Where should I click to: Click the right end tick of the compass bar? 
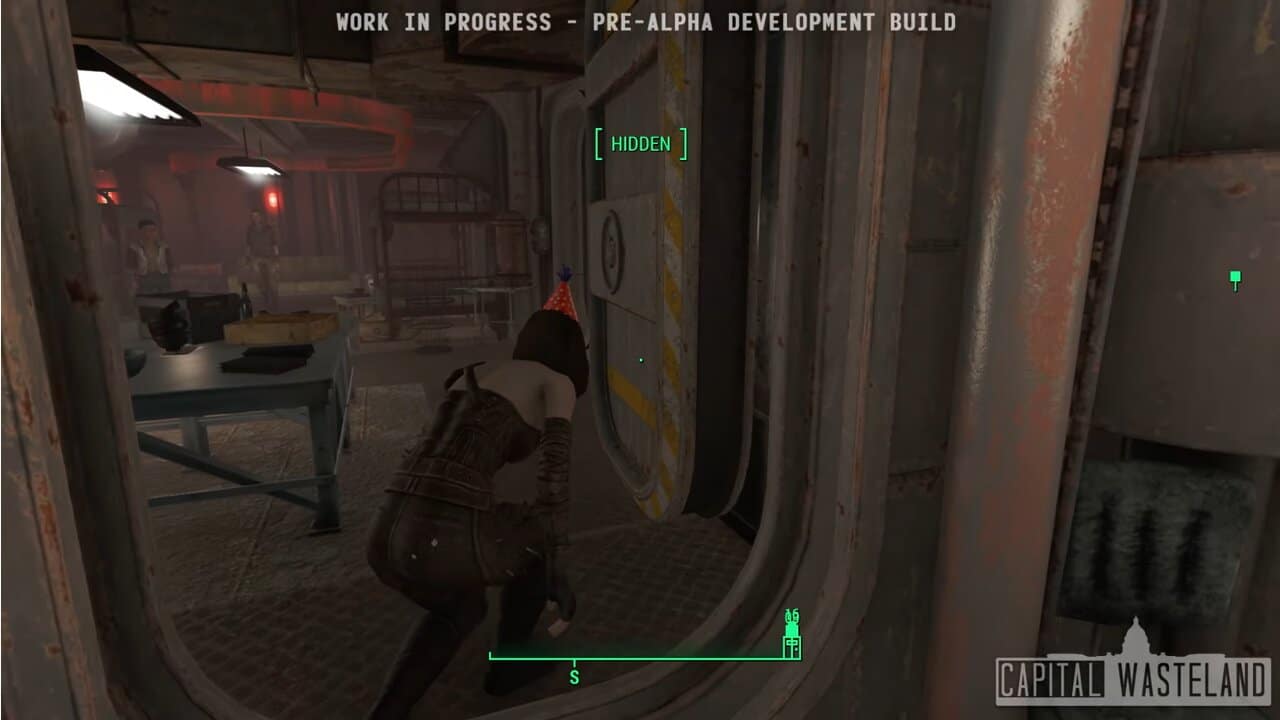click(800, 657)
